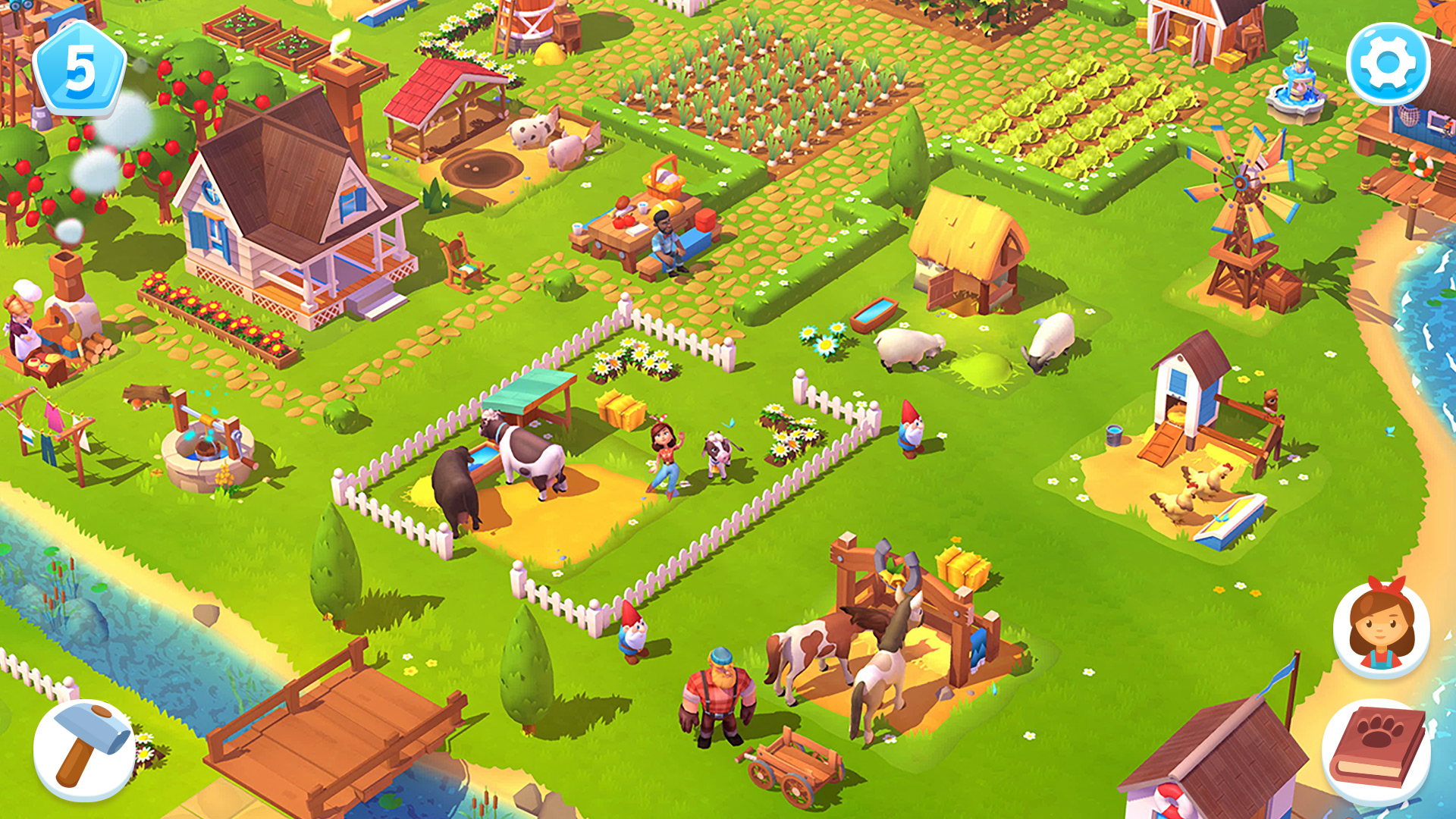Open the paw print animal book

(1377, 751)
